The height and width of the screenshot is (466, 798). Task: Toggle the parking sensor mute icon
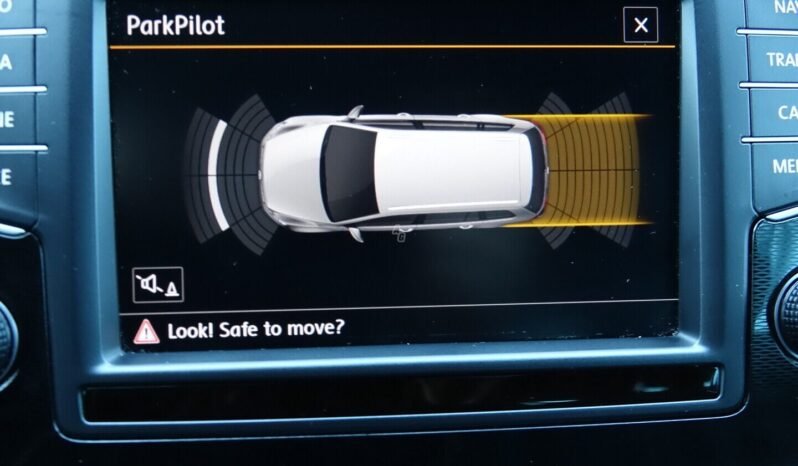158,286
